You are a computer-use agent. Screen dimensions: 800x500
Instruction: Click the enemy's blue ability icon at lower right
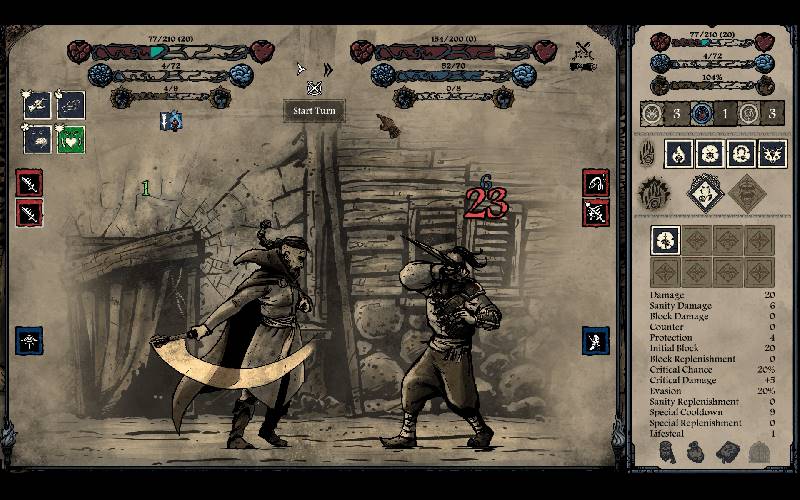click(x=596, y=341)
